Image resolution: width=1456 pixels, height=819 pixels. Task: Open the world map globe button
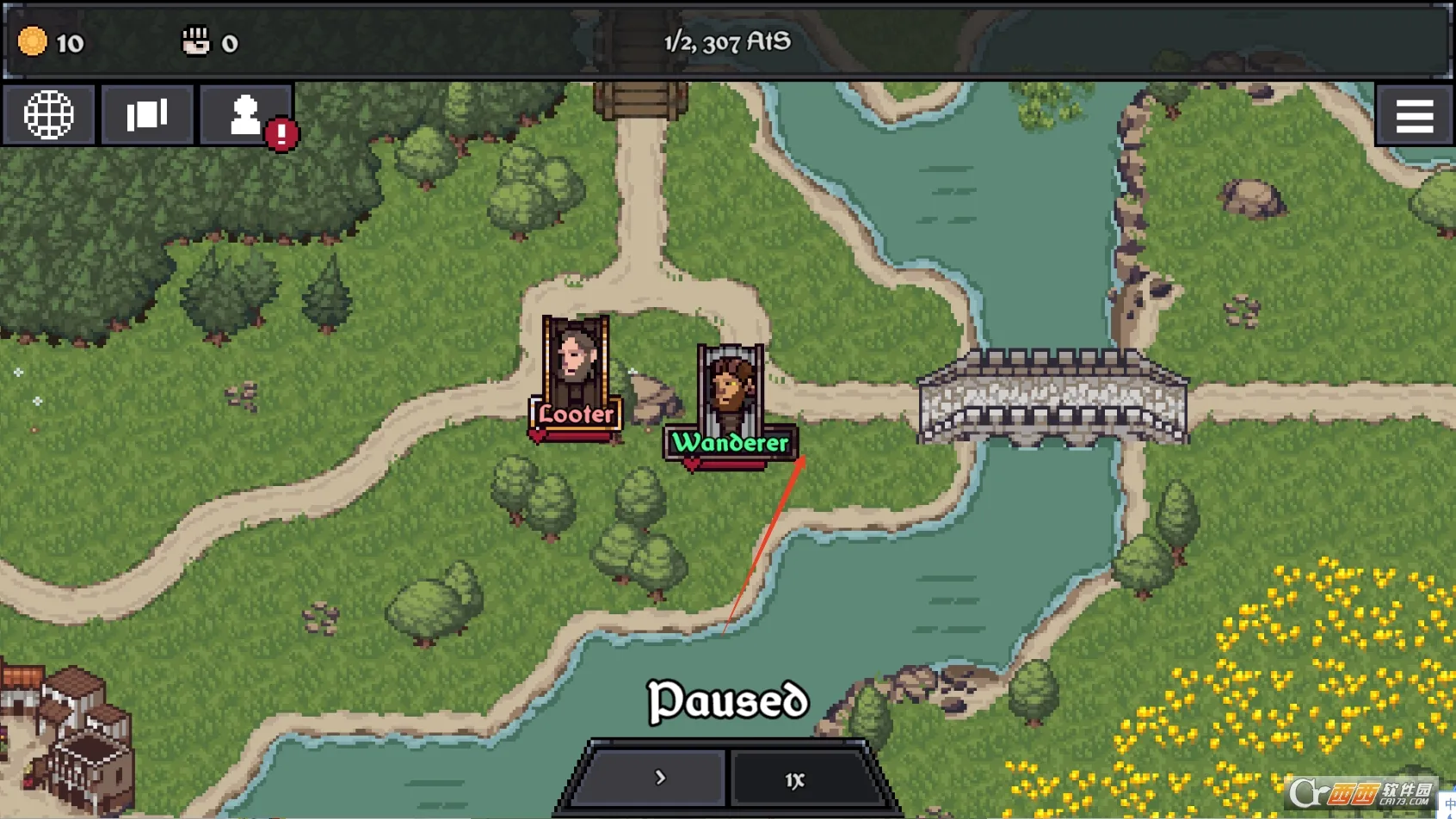pos(48,114)
